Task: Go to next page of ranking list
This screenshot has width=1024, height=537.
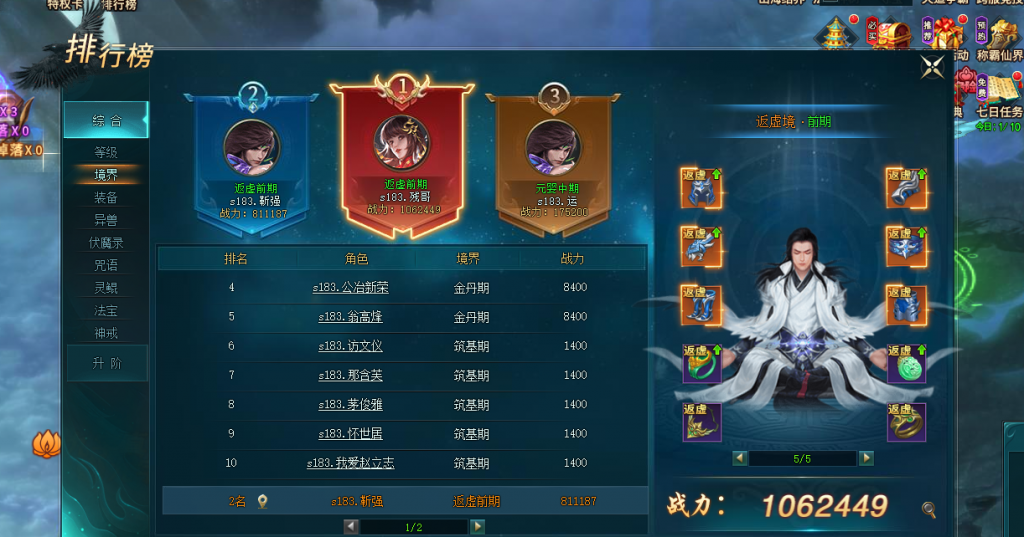Action: [478, 526]
